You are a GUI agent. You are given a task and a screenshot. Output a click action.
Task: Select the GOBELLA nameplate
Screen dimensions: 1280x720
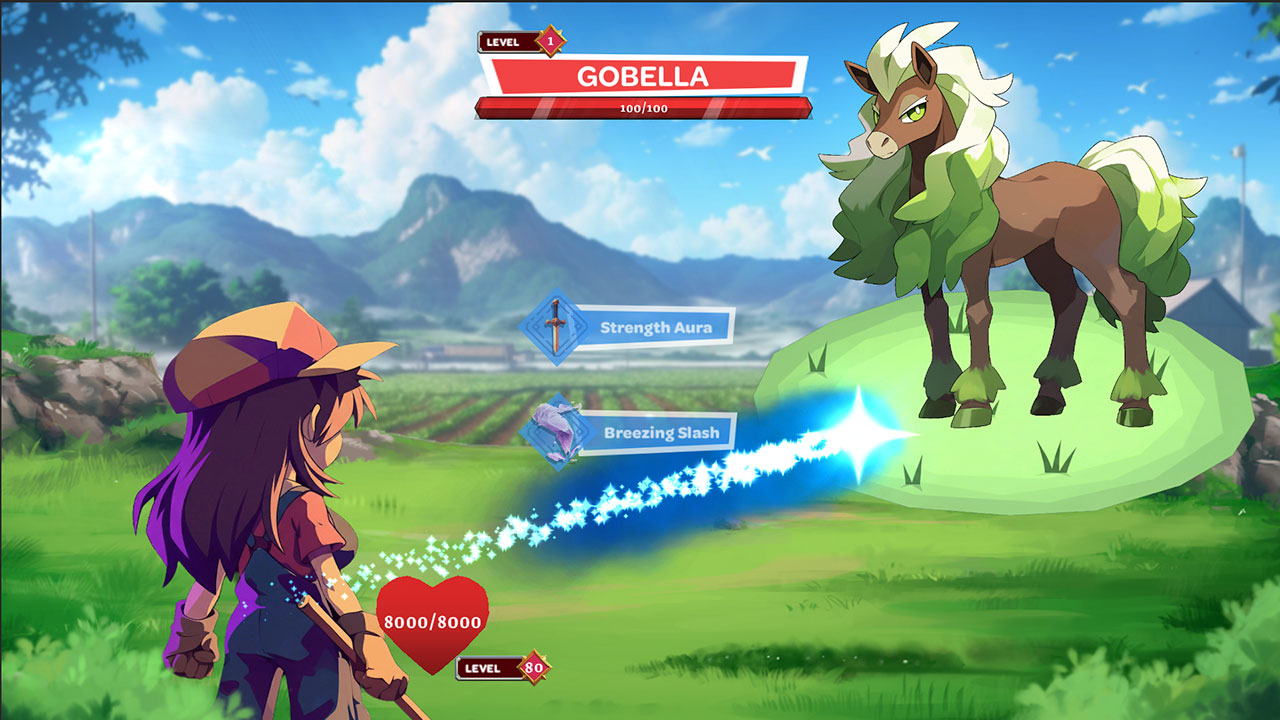click(x=645, y=73)
